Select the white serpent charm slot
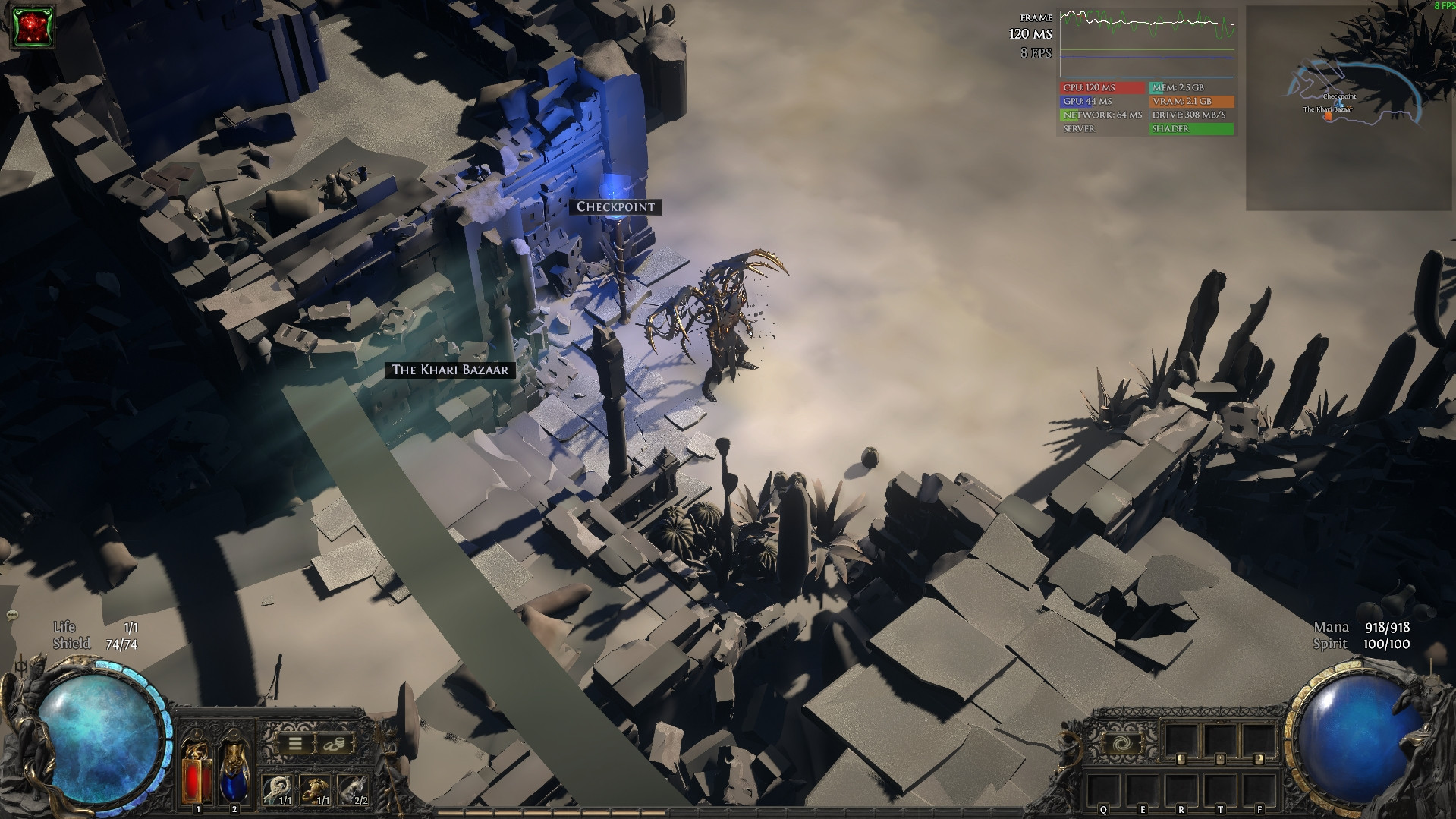The width and height of the screenshot is (1456, 819). (x=276, y=790)
